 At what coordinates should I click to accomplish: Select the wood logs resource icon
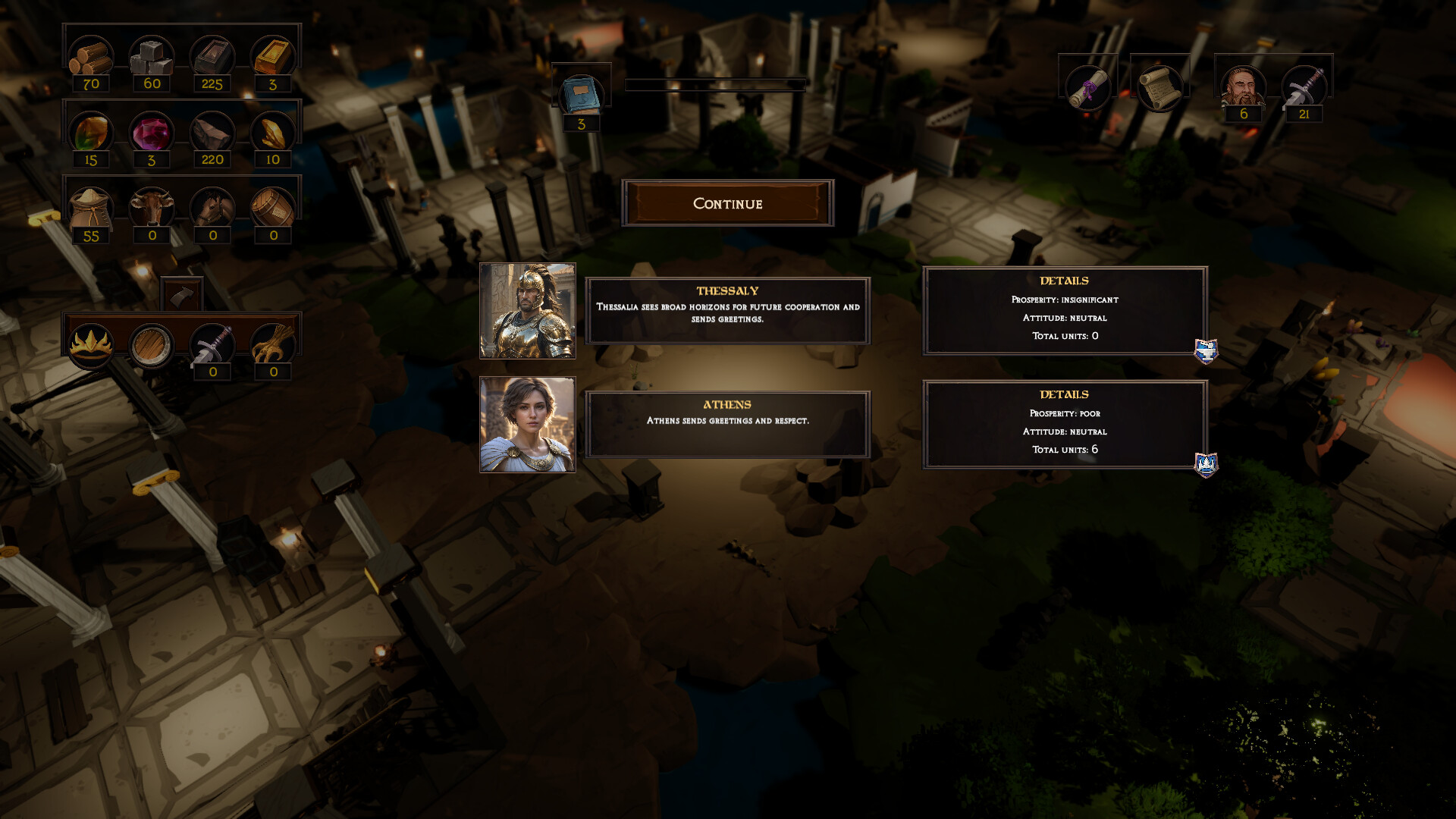[91, 57]
